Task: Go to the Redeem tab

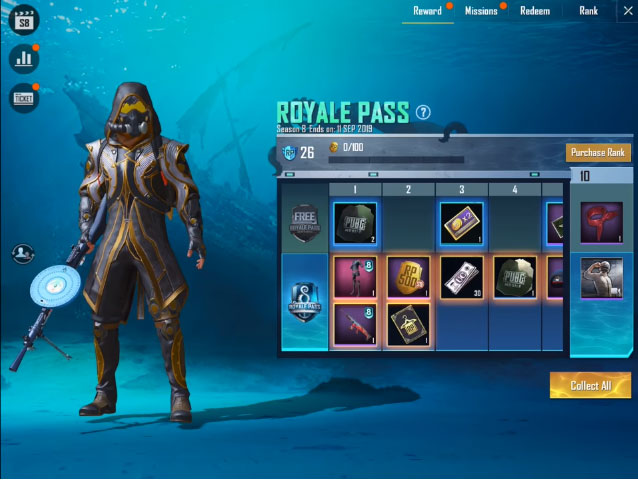Action: 535,11
